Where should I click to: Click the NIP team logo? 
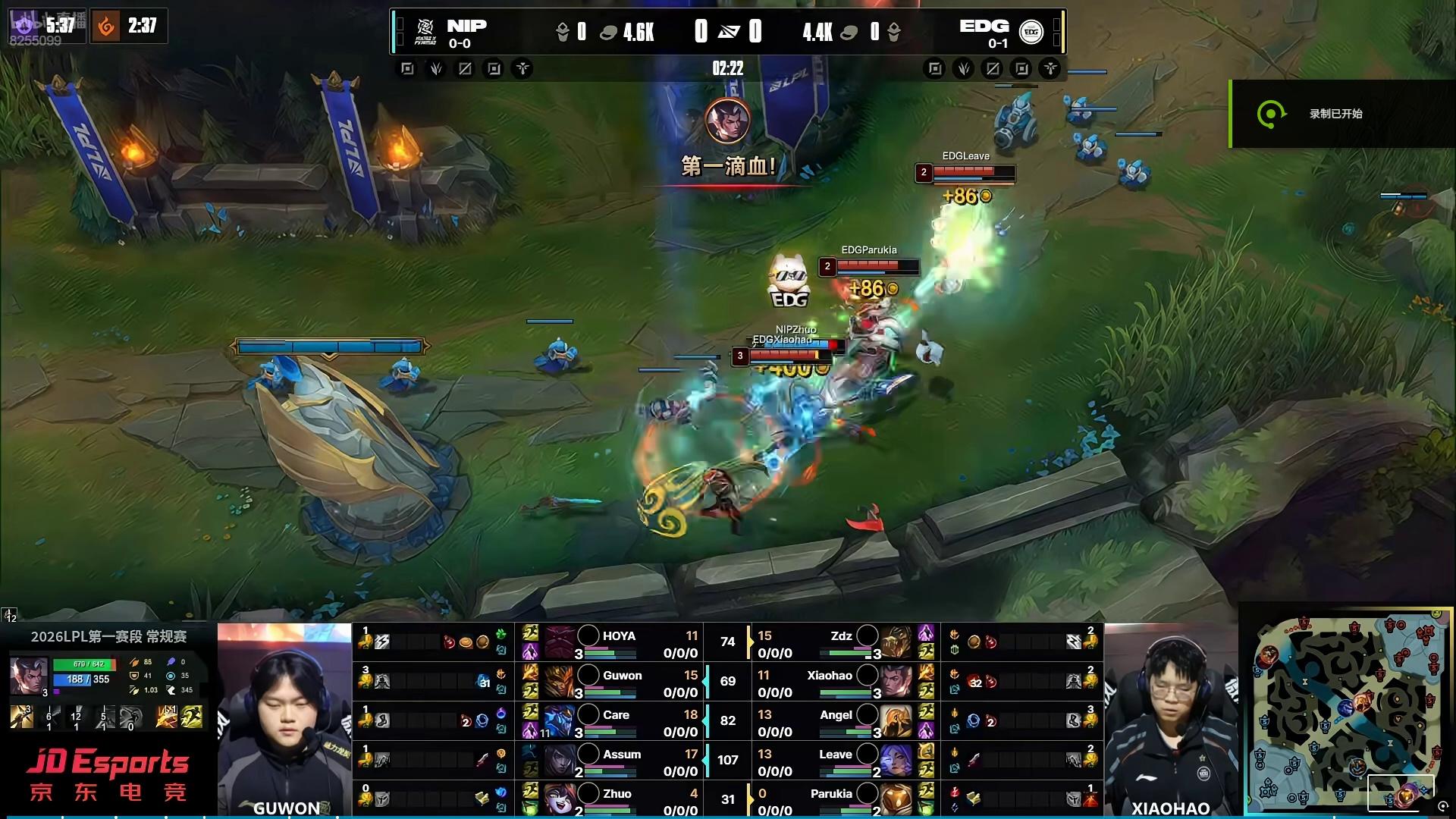click(425, 32)
